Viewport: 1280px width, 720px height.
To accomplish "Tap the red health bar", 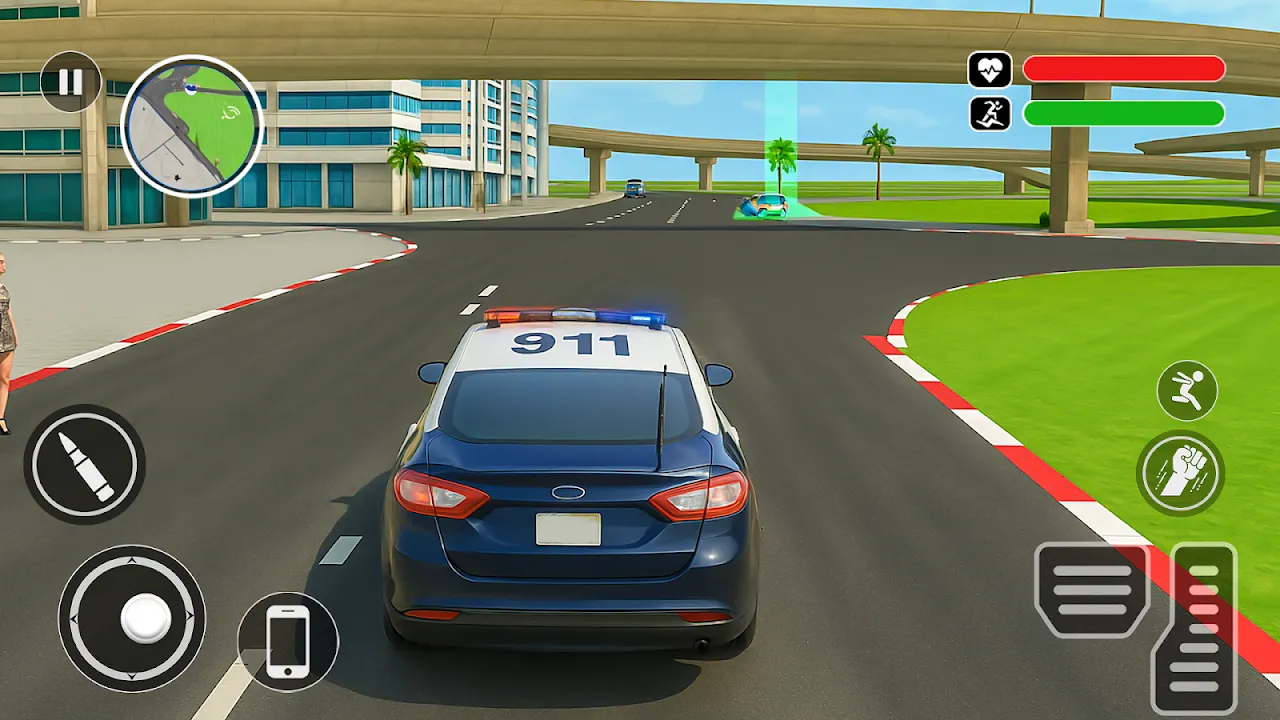I will pyautogui.click(x=1120, y=66).
